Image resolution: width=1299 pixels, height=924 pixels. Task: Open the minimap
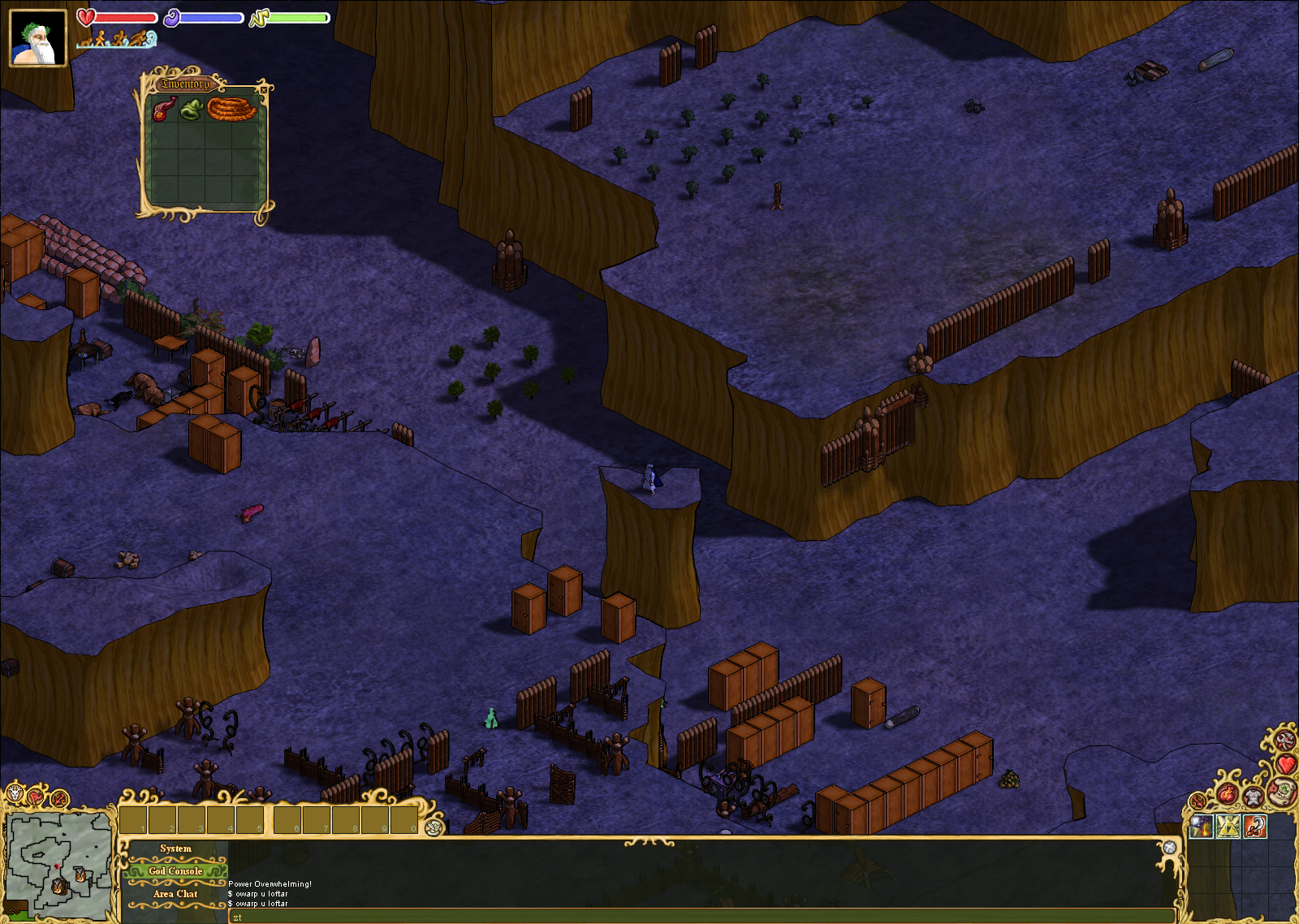(58, 866)
